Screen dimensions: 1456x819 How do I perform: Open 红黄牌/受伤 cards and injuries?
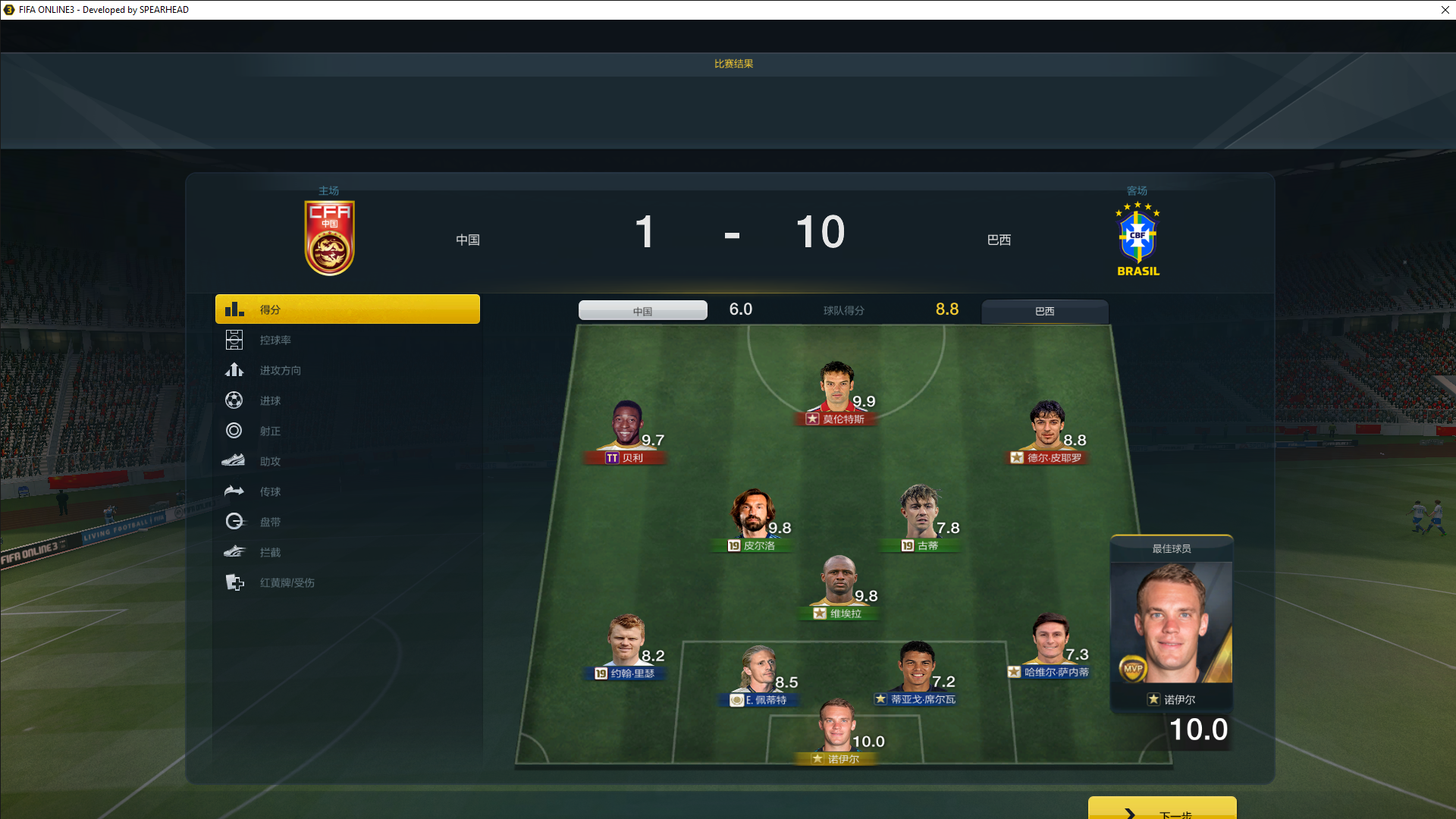pos(287,583)
